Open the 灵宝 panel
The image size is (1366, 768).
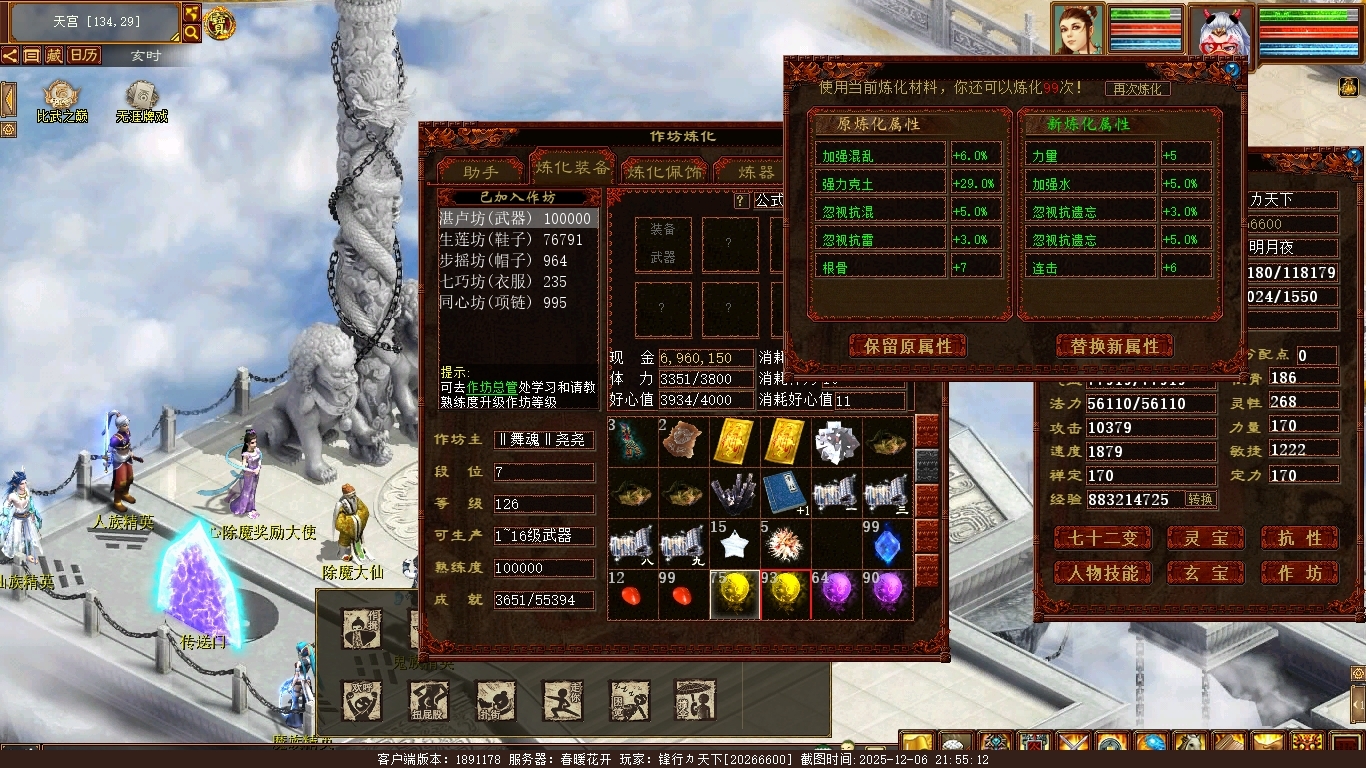pos(1206,538)
